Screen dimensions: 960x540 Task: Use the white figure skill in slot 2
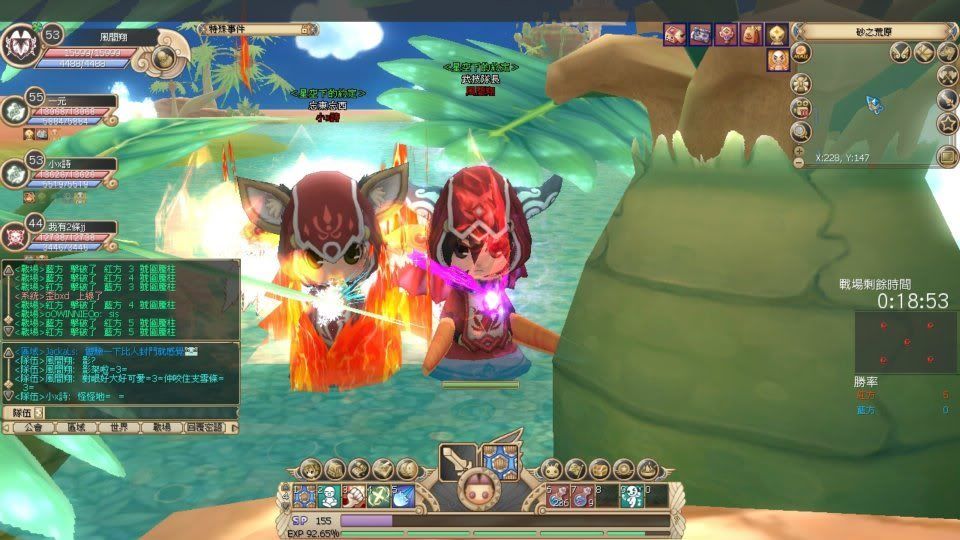click(x=330, y=495)
